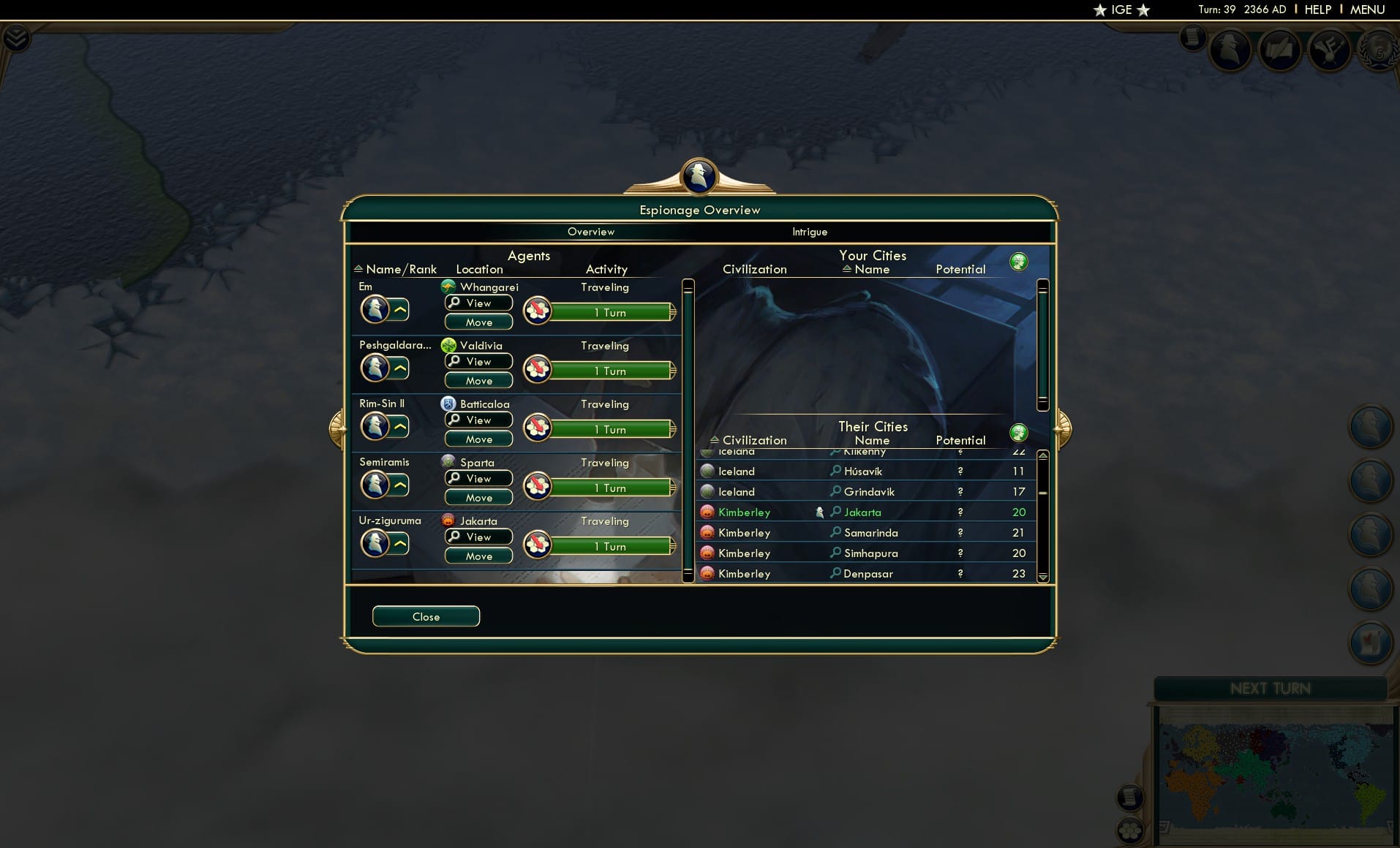Click the victory progress medal showing 5
This screenshot has width=1400, height=848.
1377,53
